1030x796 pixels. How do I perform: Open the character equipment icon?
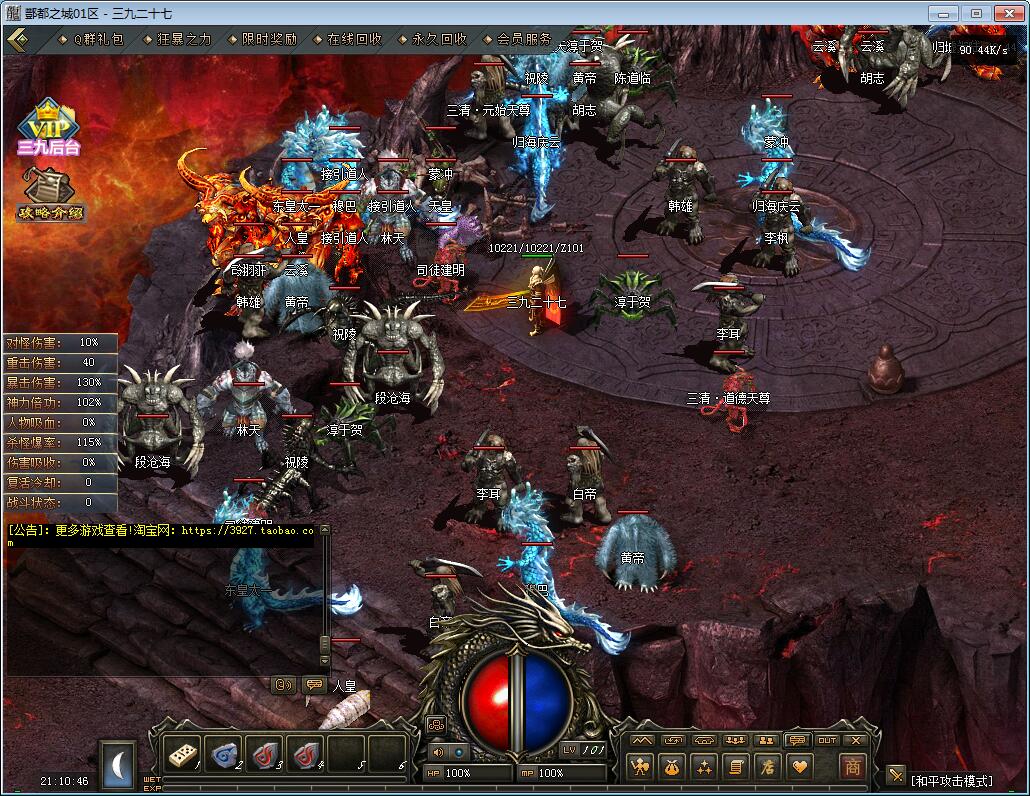pyautogui.click(x=639, y=766)
